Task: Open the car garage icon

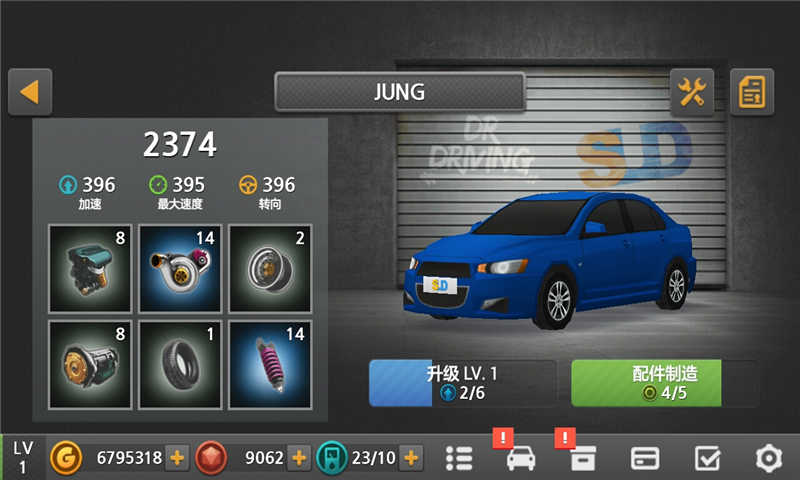Action: pos(521,458)
